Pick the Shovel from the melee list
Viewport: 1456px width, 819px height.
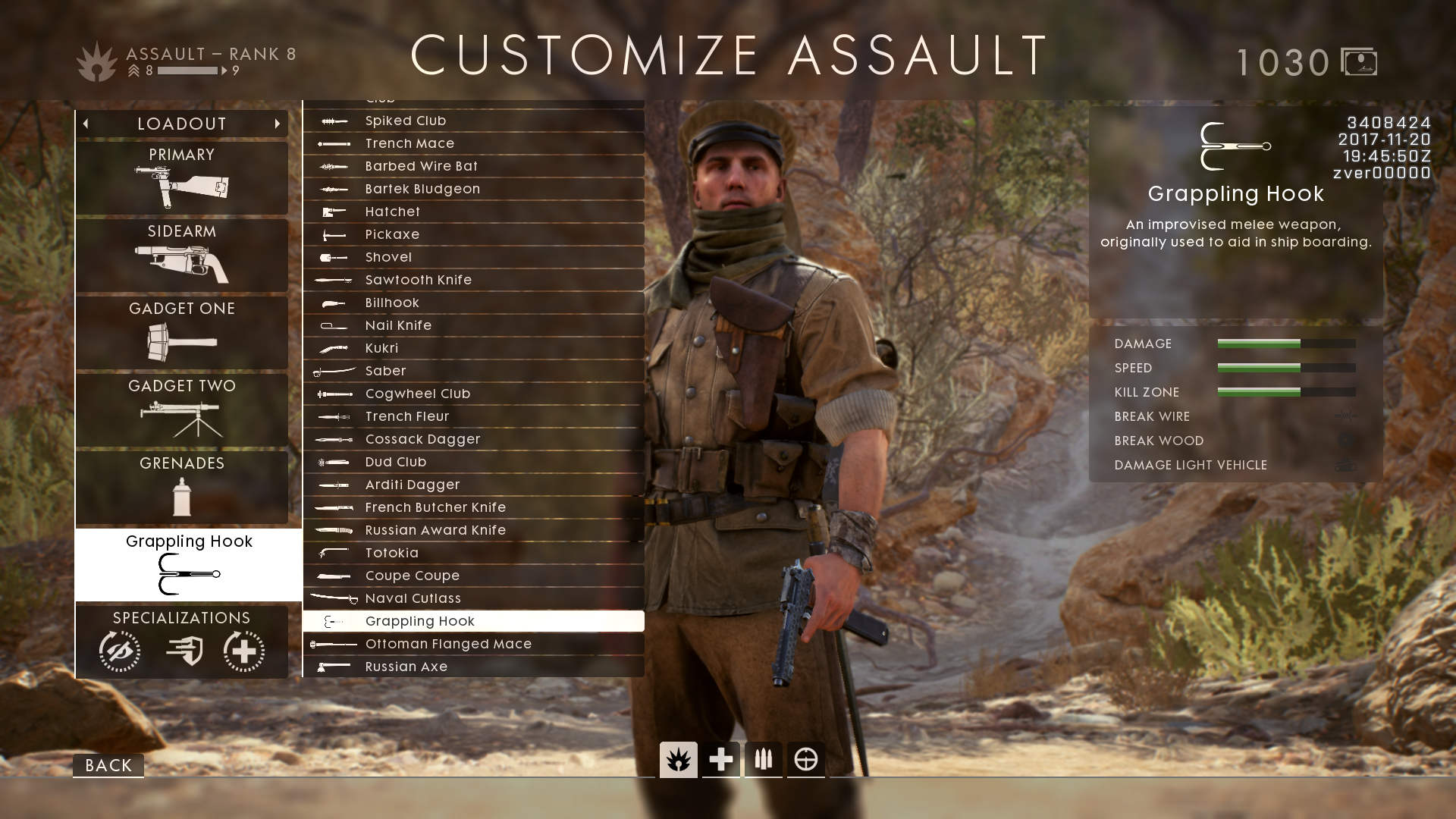coord(473,257)
